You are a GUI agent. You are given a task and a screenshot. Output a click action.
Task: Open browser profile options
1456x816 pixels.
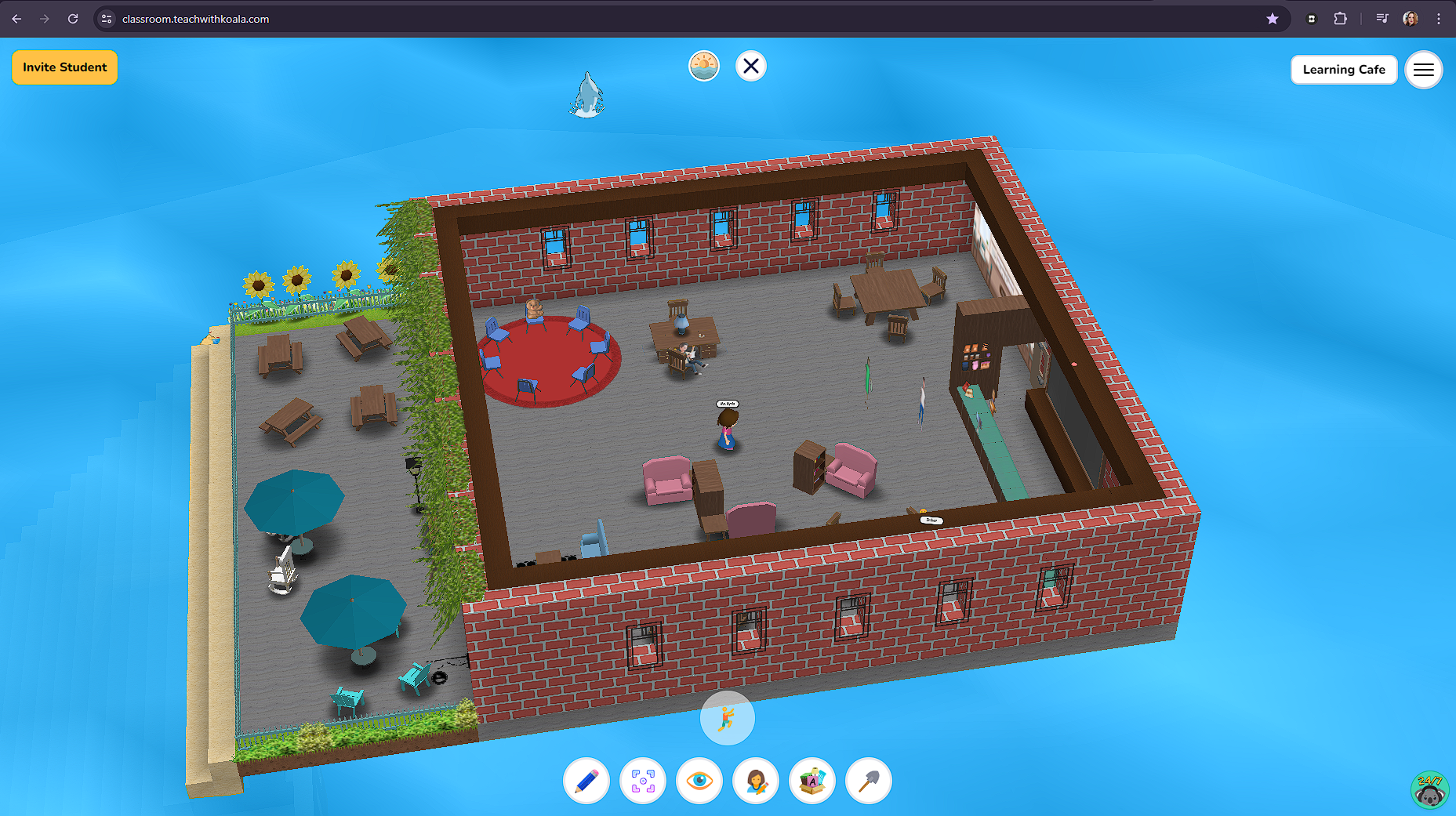coord(1410,18)
